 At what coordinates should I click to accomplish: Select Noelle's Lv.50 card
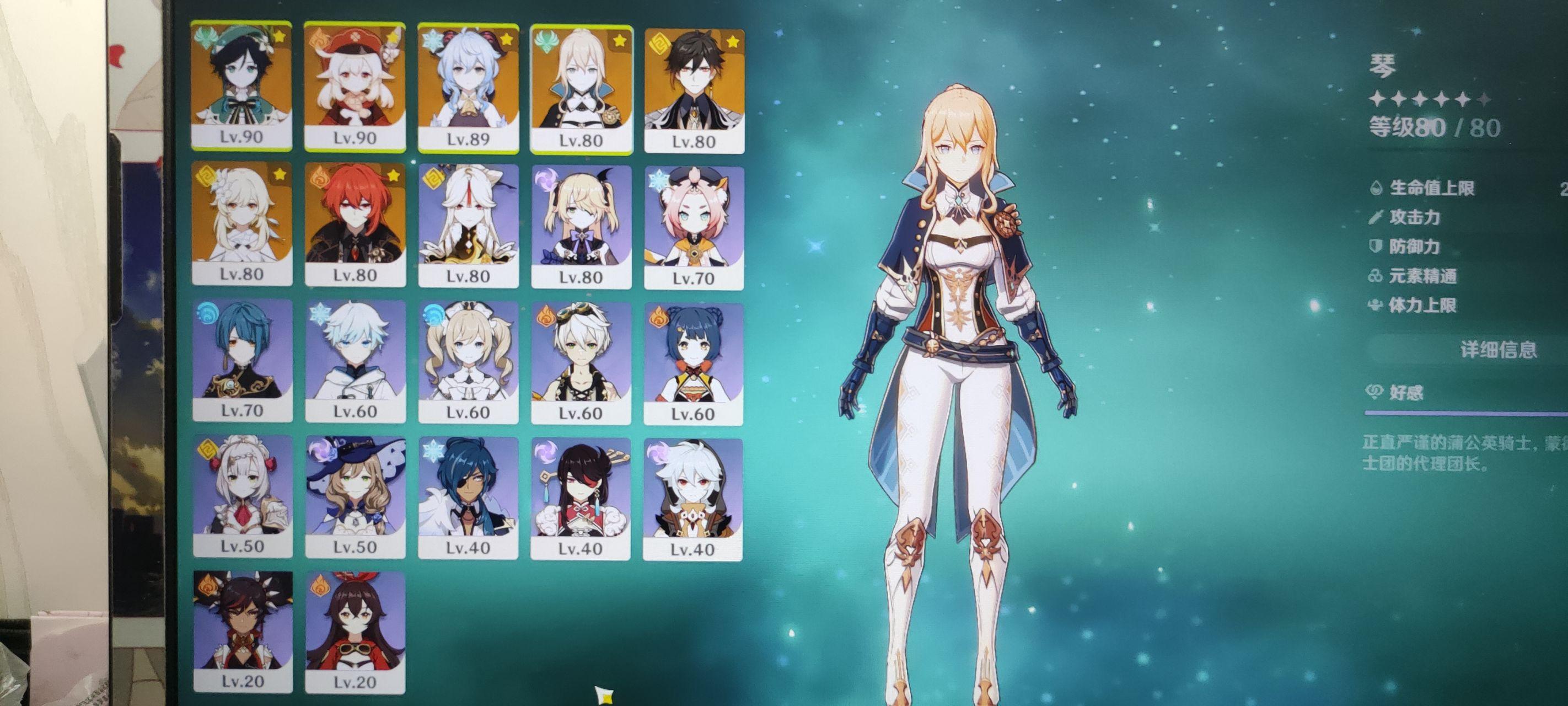242,496
